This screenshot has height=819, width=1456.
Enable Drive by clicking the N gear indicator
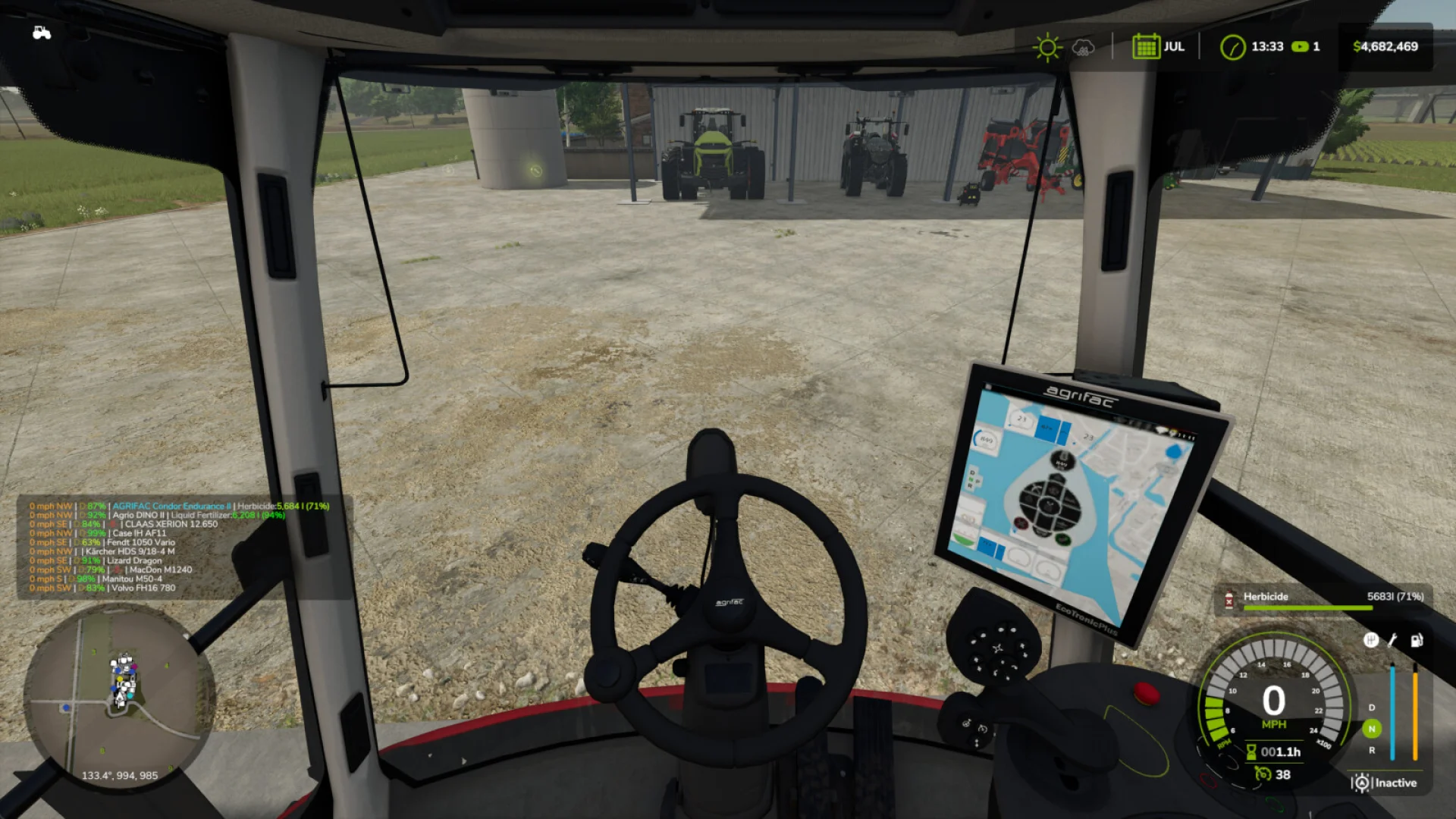click(1371, 730)
